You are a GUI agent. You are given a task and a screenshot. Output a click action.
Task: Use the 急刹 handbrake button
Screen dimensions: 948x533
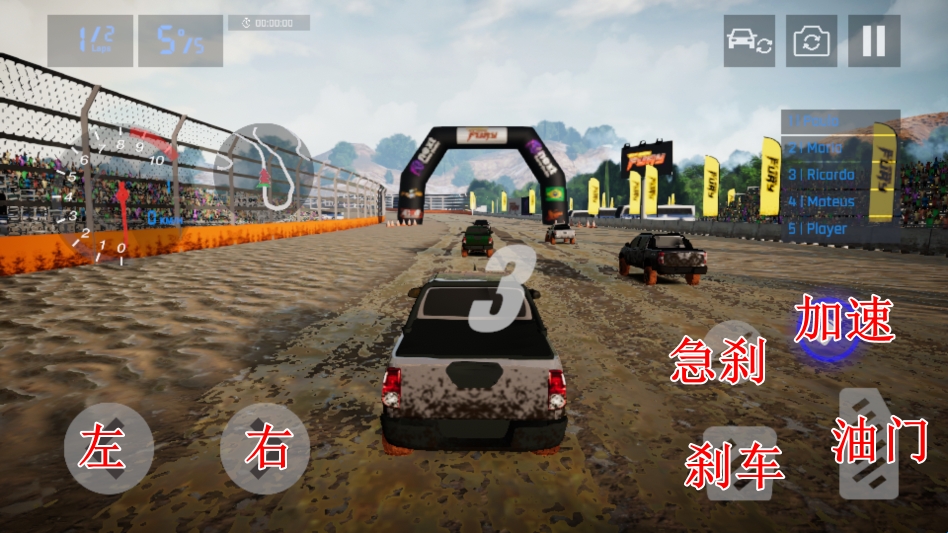[733, 352]
